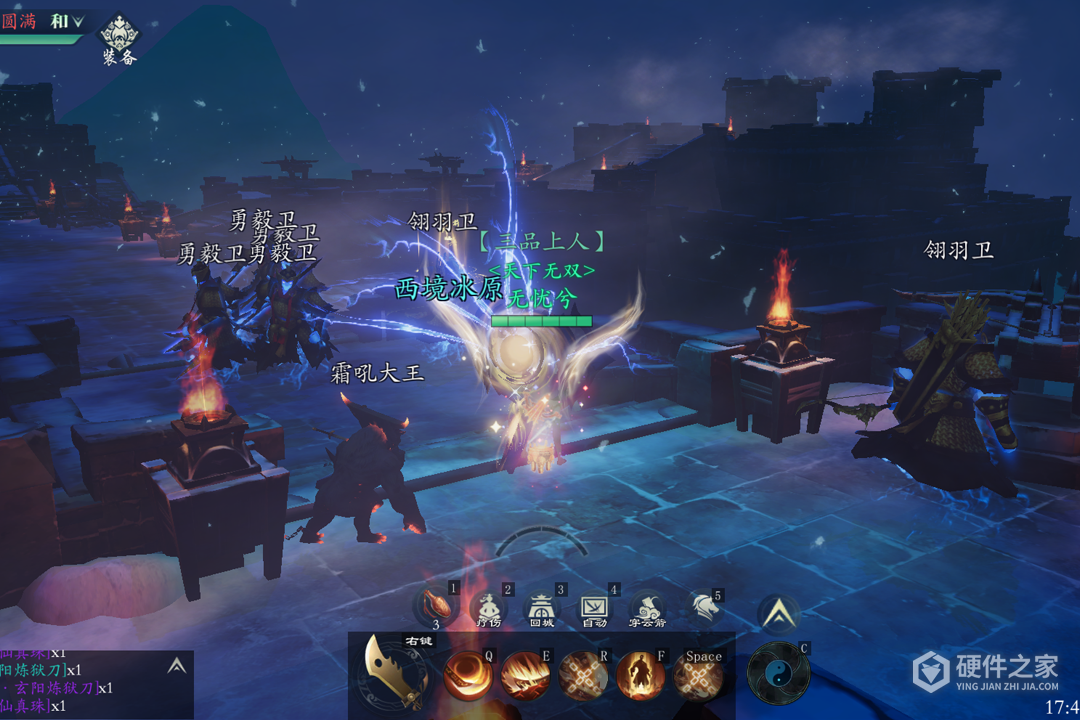This screenshot has width=1080, height=720.
Task: Expand the hotbar with the arrow button
Action: (x=778, y=613)
